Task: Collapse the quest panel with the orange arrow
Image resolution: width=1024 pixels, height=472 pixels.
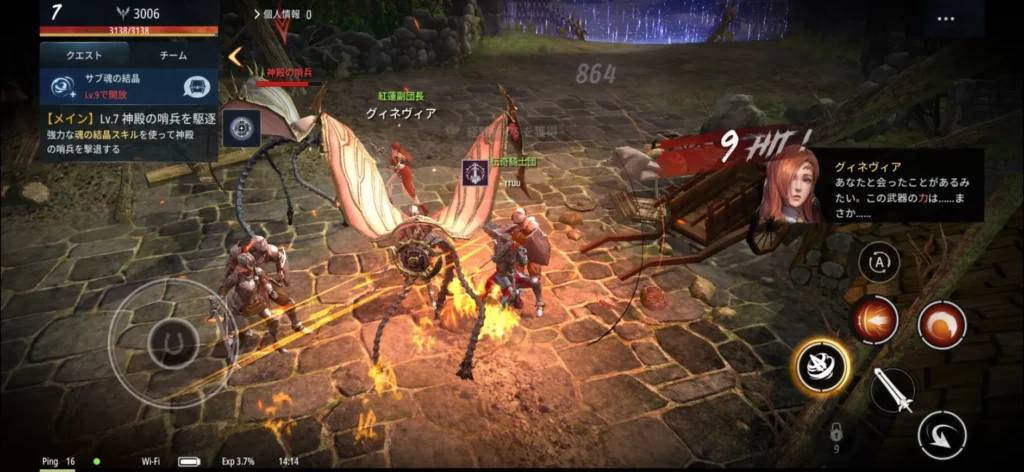Action: pos(235,56)
